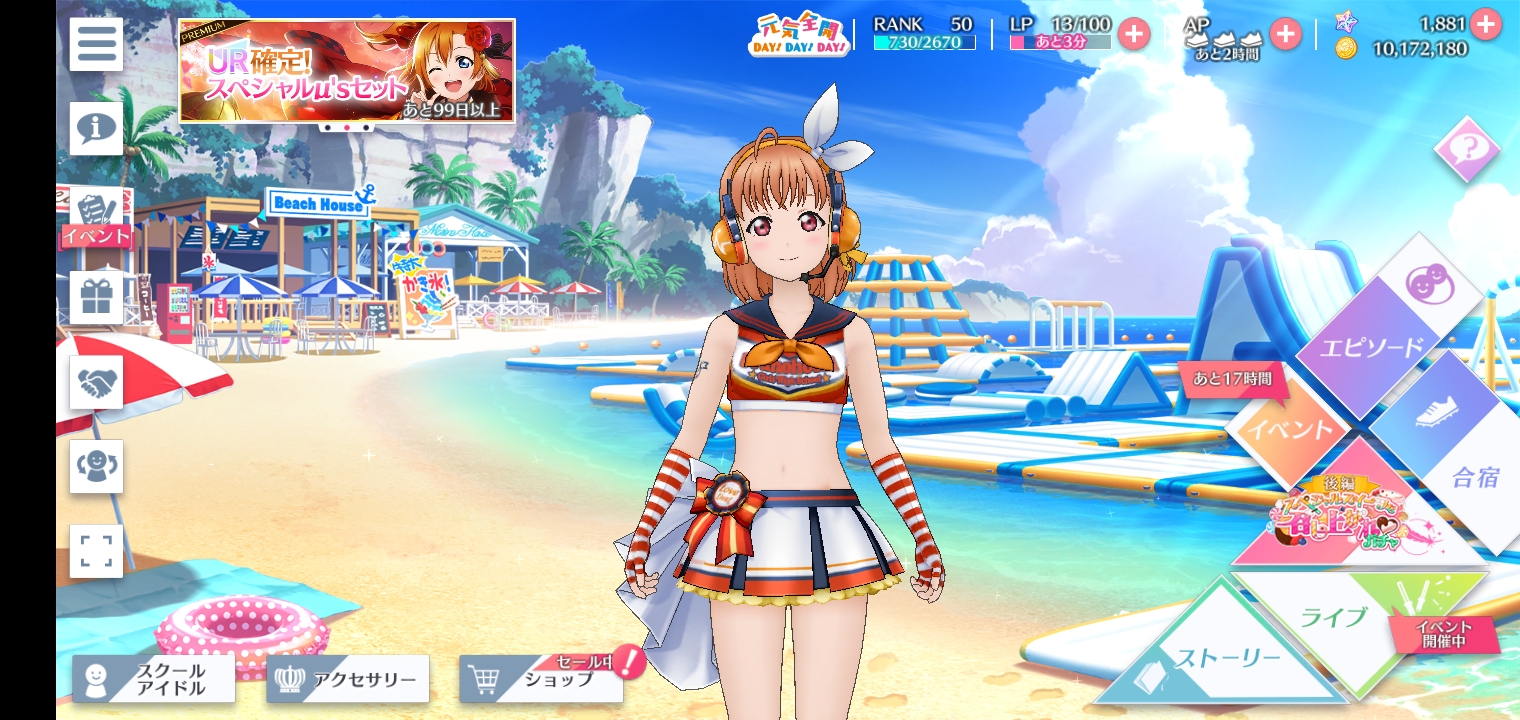1520x720 pixels.
Task: Open the スクールアイドル school idol menu
Action: point(154,679)
